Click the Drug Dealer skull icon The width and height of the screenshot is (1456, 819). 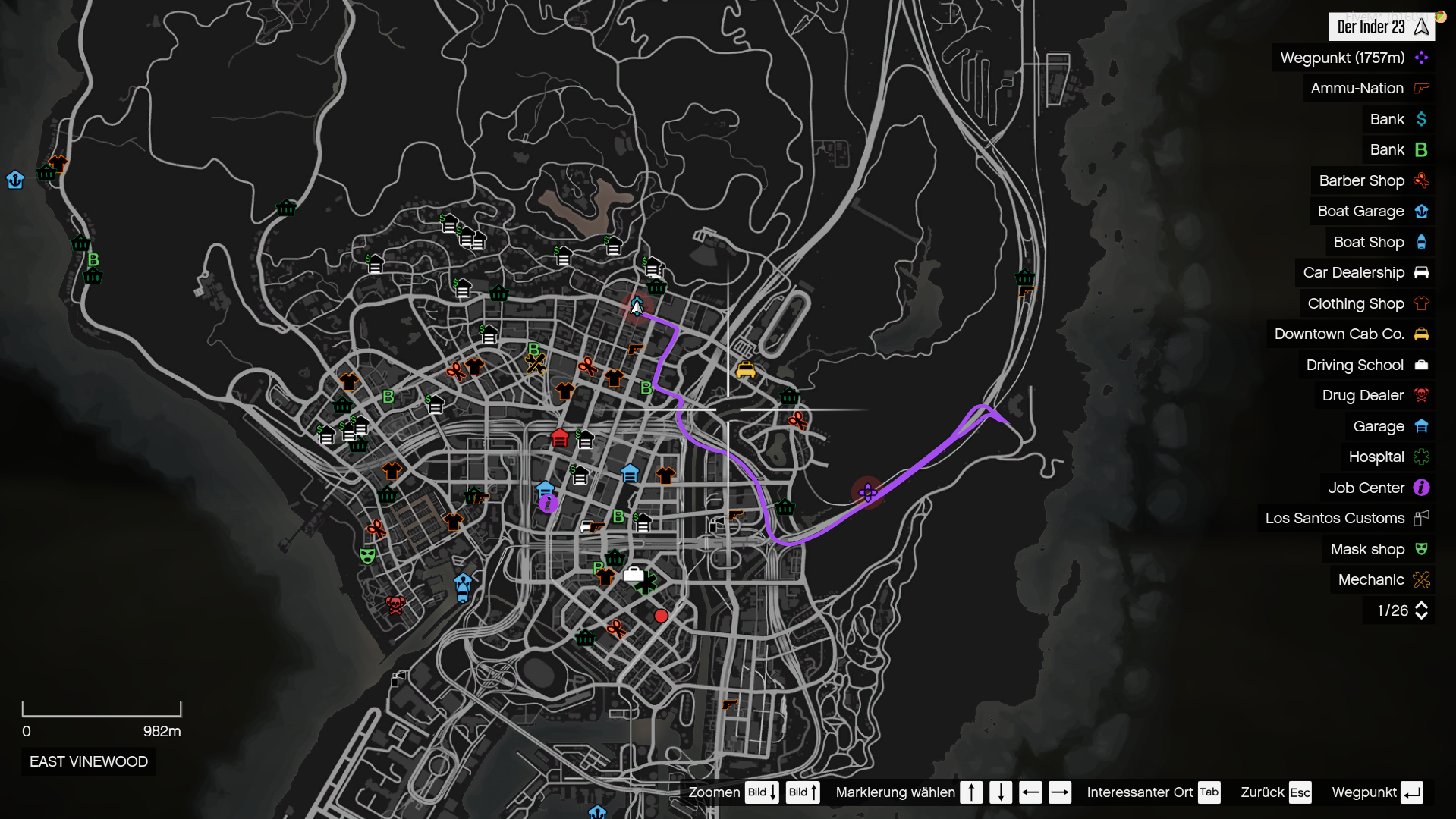(x=1421, y=395)
